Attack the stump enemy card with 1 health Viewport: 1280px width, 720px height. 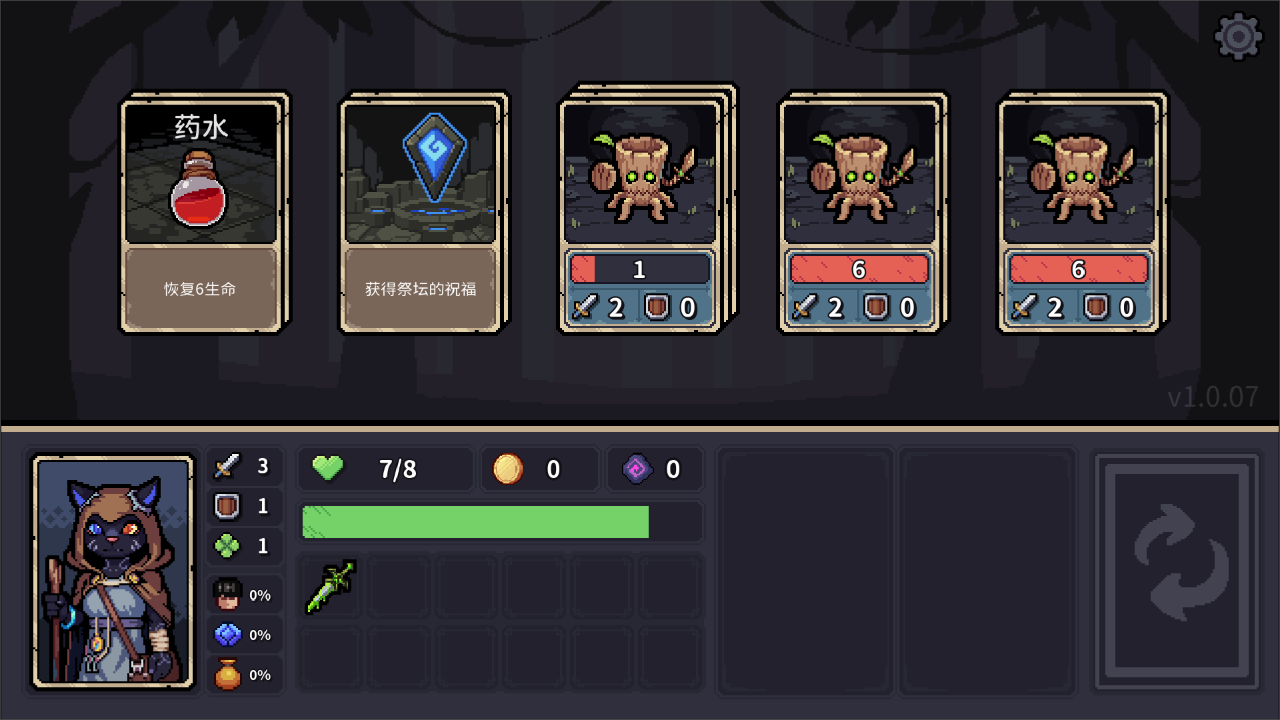coord(640,214)
